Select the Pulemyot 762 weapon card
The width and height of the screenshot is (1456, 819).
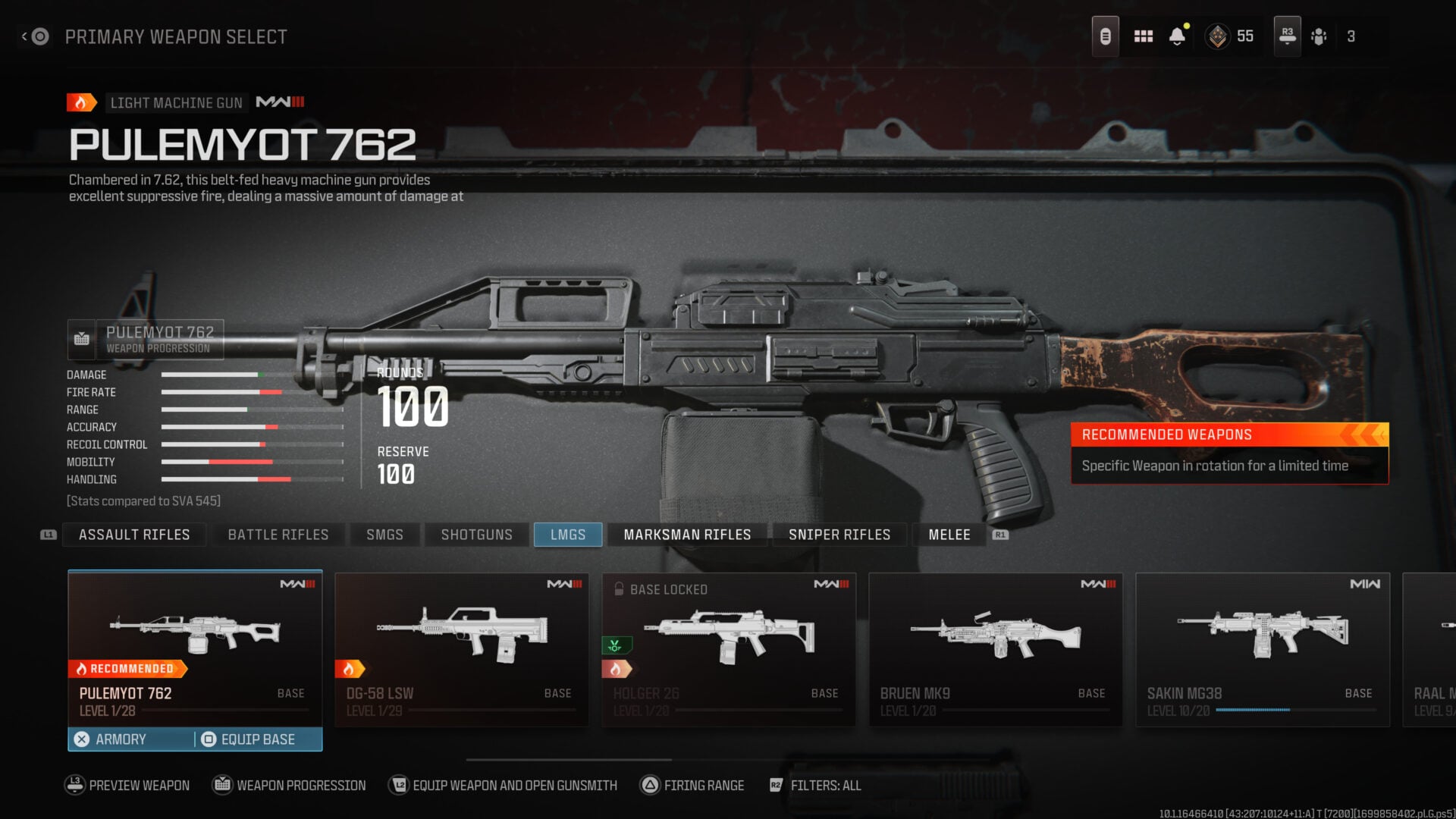coord(195,645)
